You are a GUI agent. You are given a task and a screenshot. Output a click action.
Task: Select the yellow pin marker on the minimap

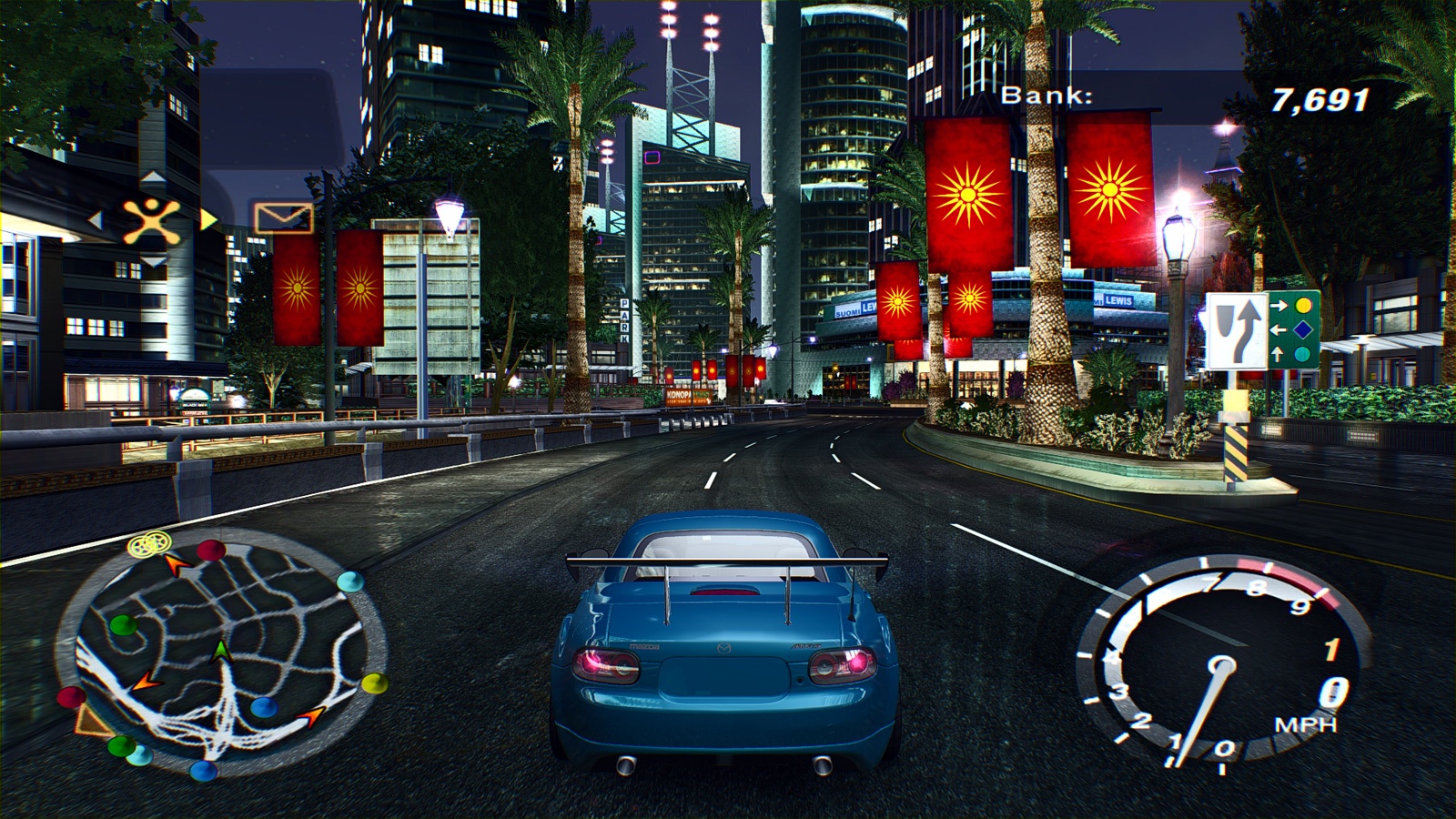pyautogui.click(x=374, y=682)
